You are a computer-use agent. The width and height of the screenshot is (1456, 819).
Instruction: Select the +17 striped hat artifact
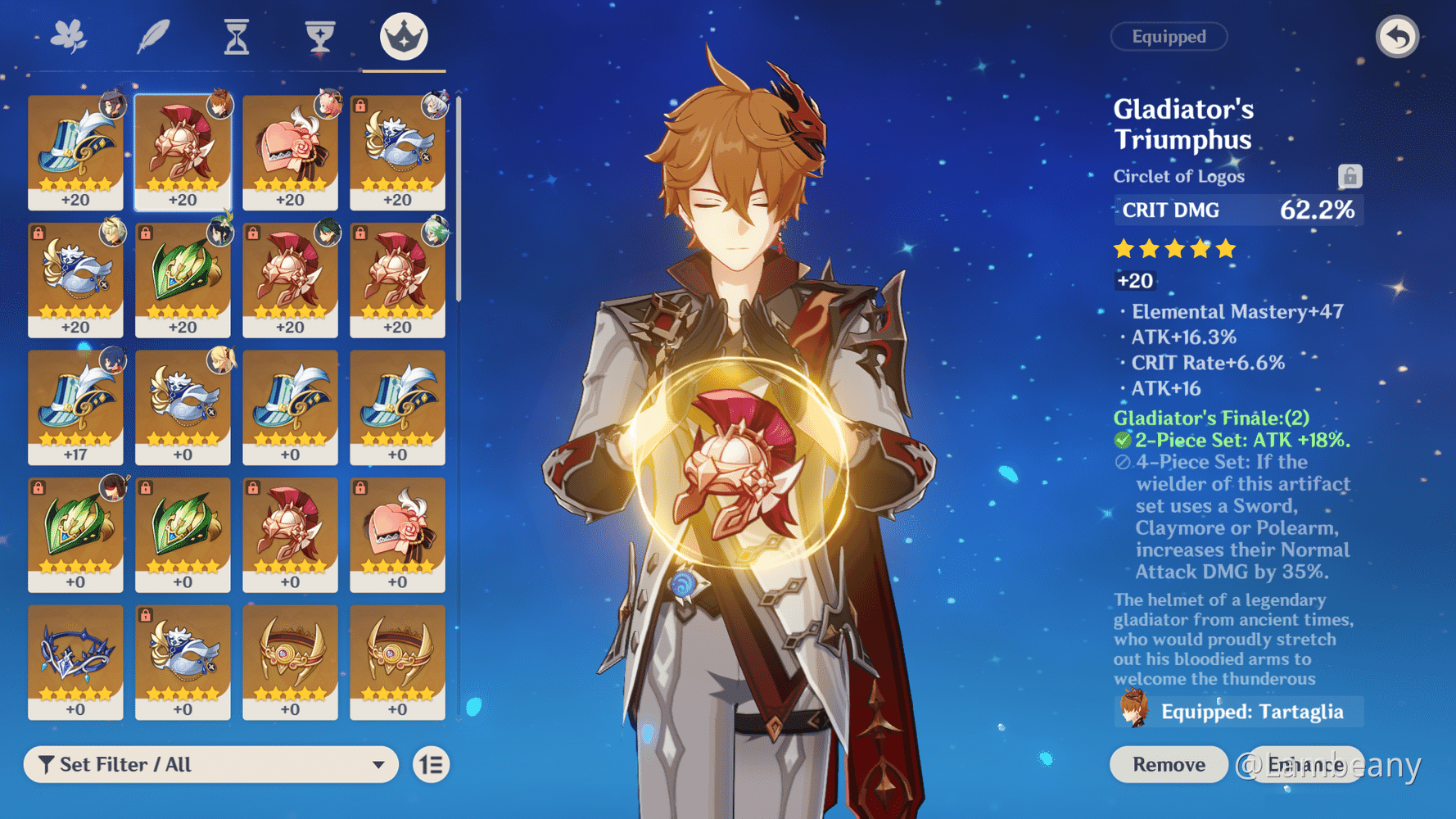point(75,407)
